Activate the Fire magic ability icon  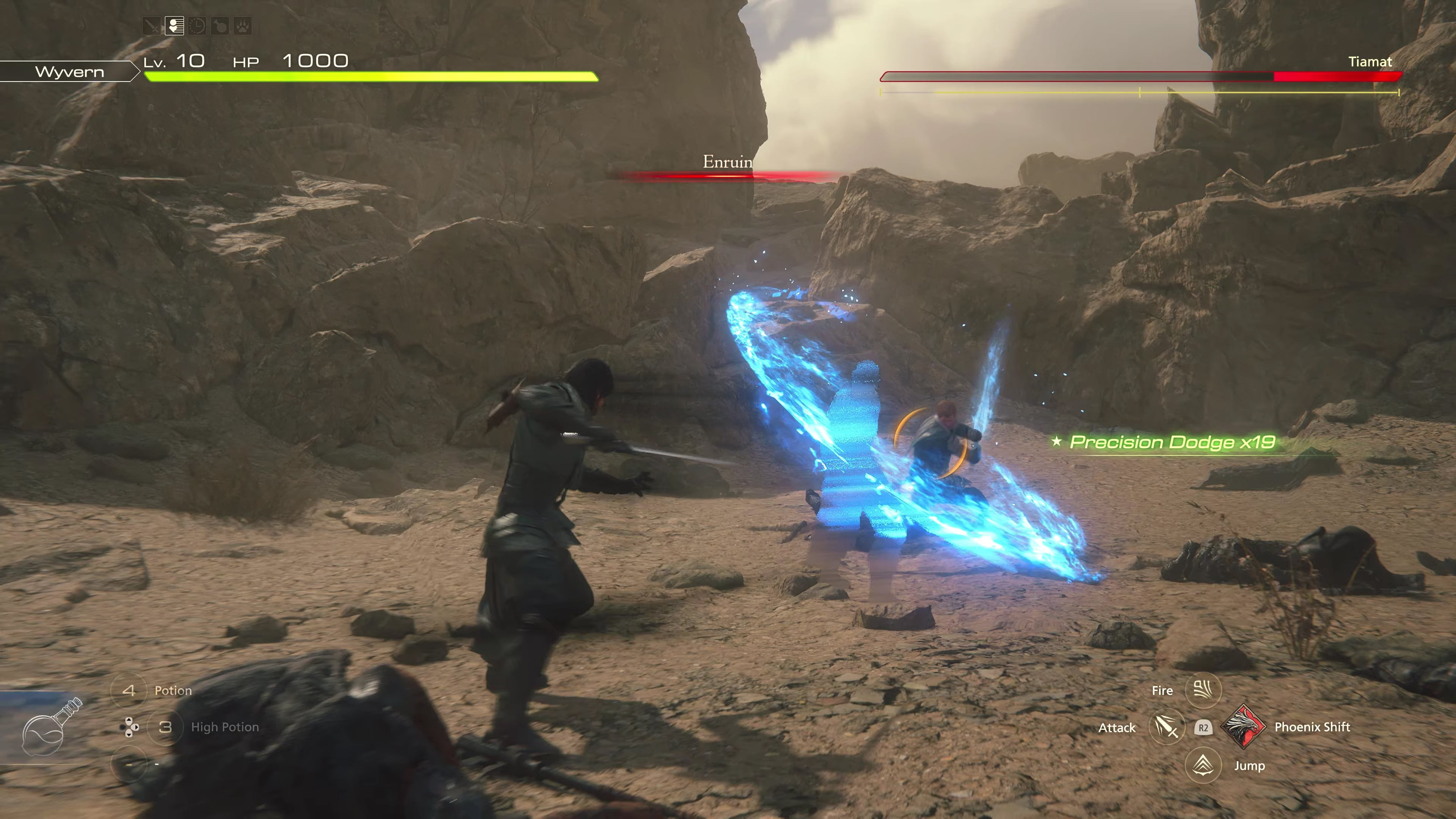pos(1203,690)
